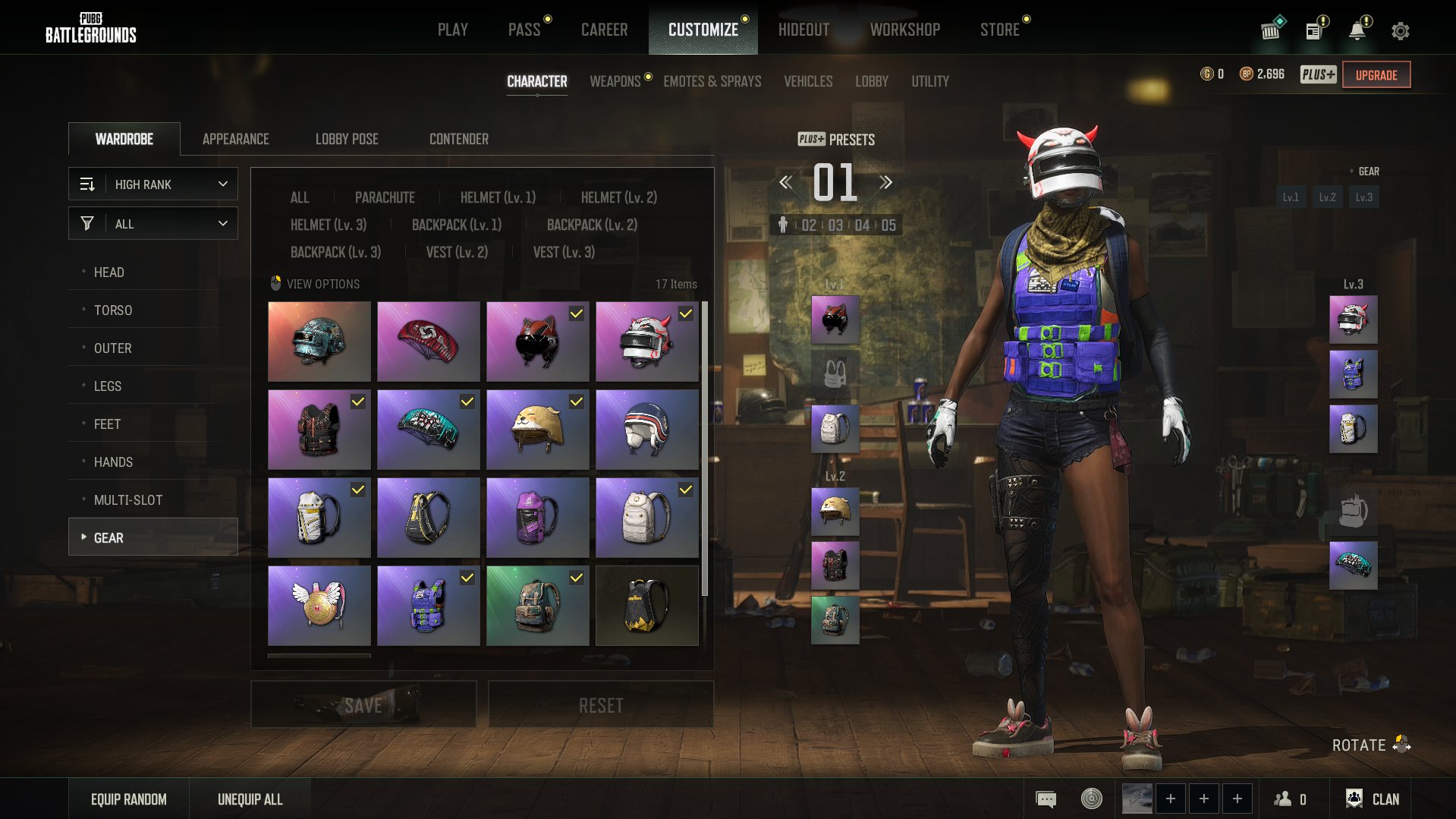Open the Appearance tab
This screenshot has width=1456, height=819.
[x=235, y=139]
